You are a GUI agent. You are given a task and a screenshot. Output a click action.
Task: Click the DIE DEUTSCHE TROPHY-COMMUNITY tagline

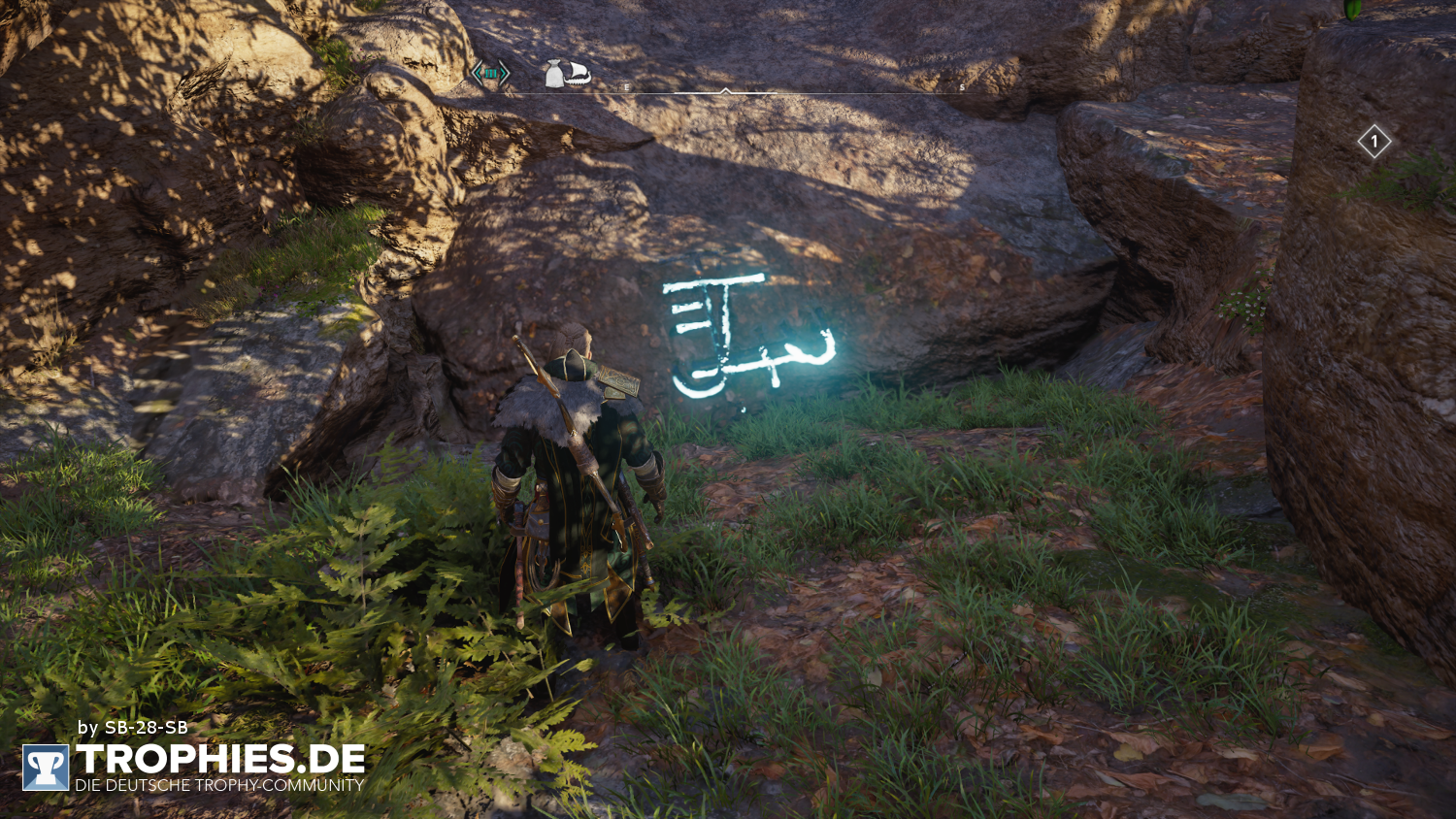[221, 786]
